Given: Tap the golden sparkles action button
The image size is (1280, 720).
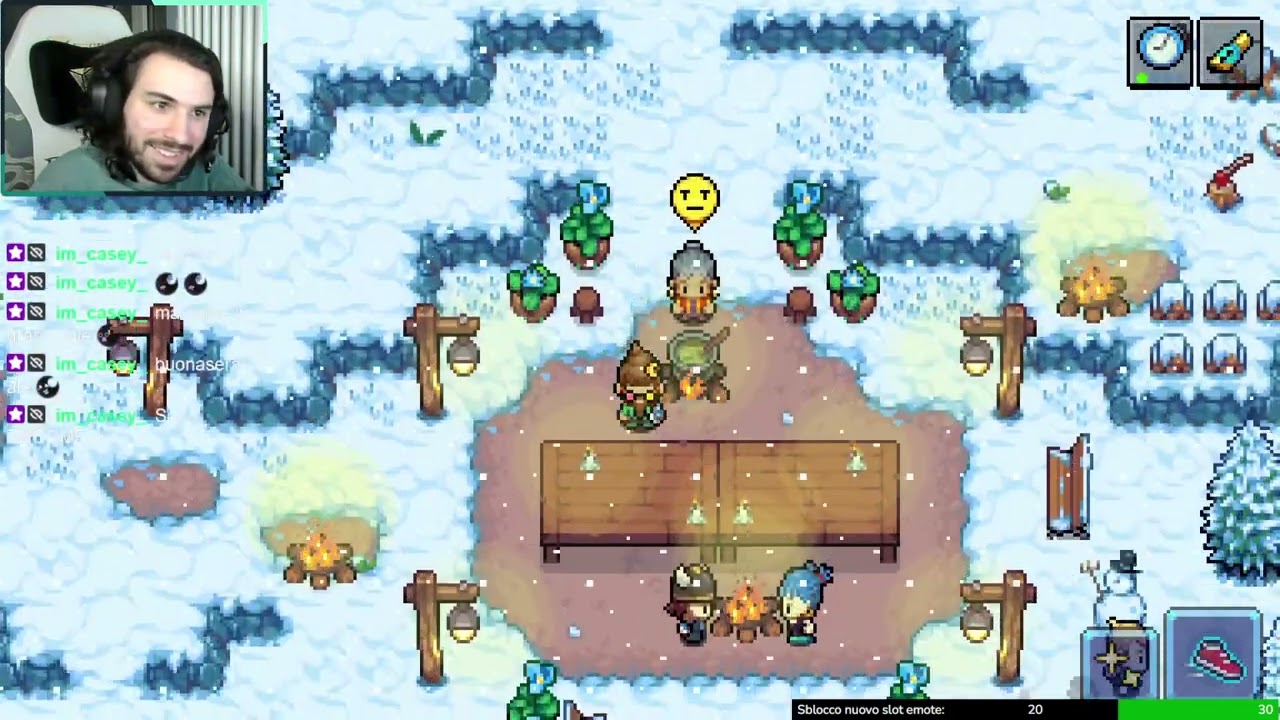Looking at the screenshot, I should [1122, 664].
